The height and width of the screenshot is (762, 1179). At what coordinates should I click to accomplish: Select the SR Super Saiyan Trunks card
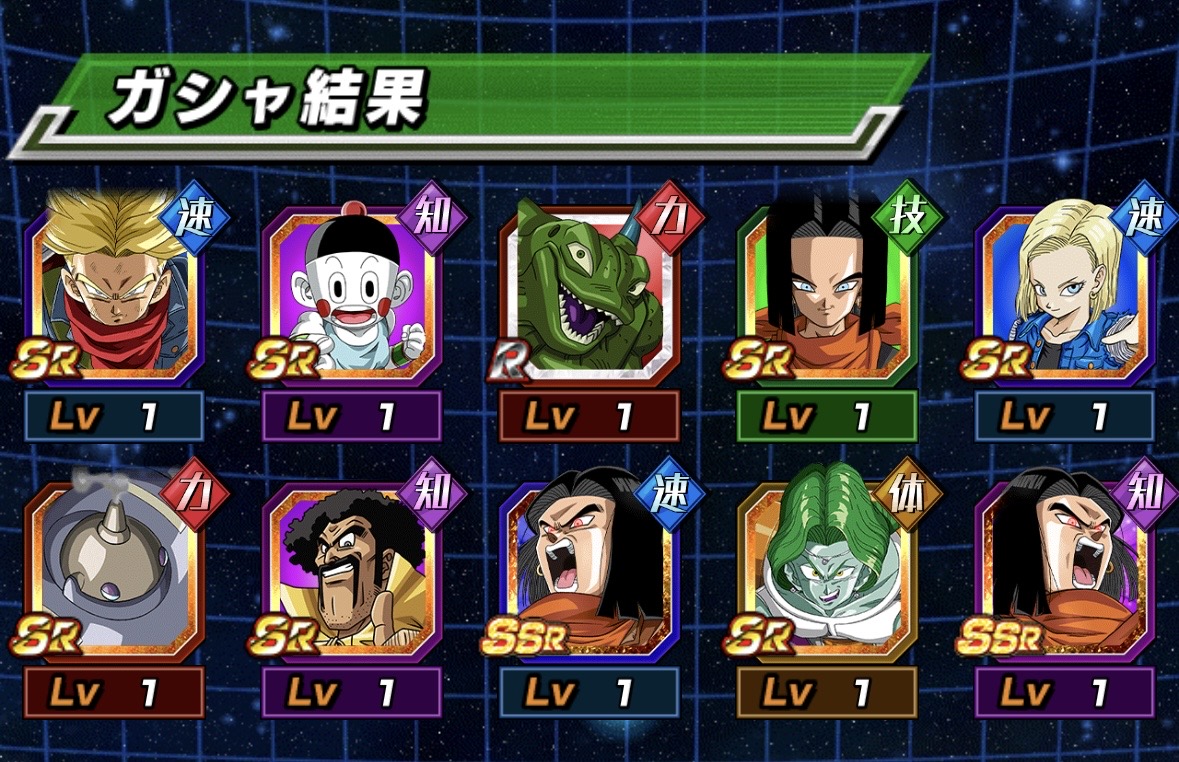click(113, 293)
